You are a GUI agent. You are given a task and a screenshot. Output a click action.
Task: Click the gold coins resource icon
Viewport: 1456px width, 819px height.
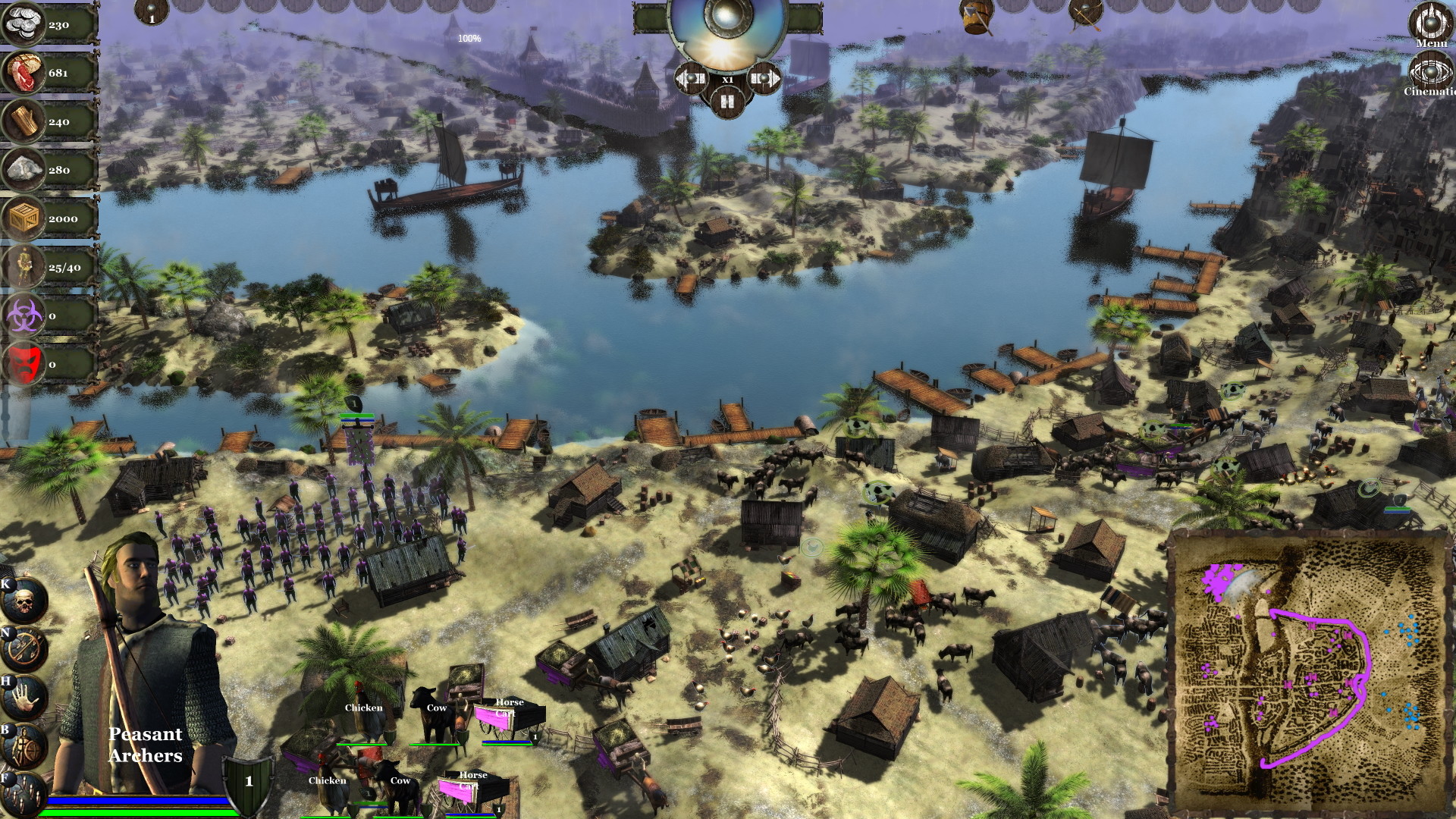23,23
